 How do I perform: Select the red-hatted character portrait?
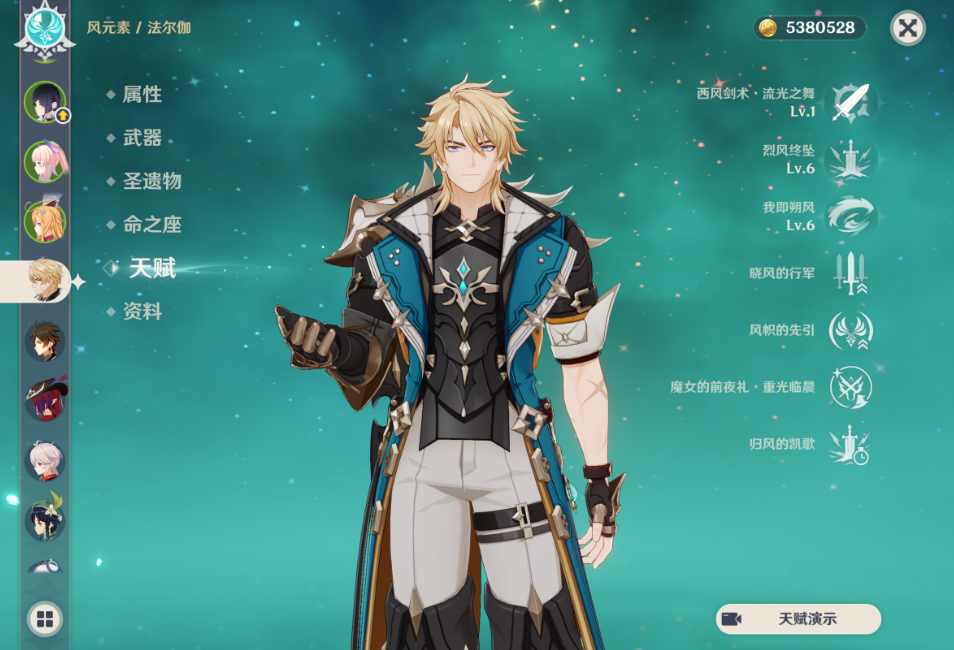[x=45, y=400]
